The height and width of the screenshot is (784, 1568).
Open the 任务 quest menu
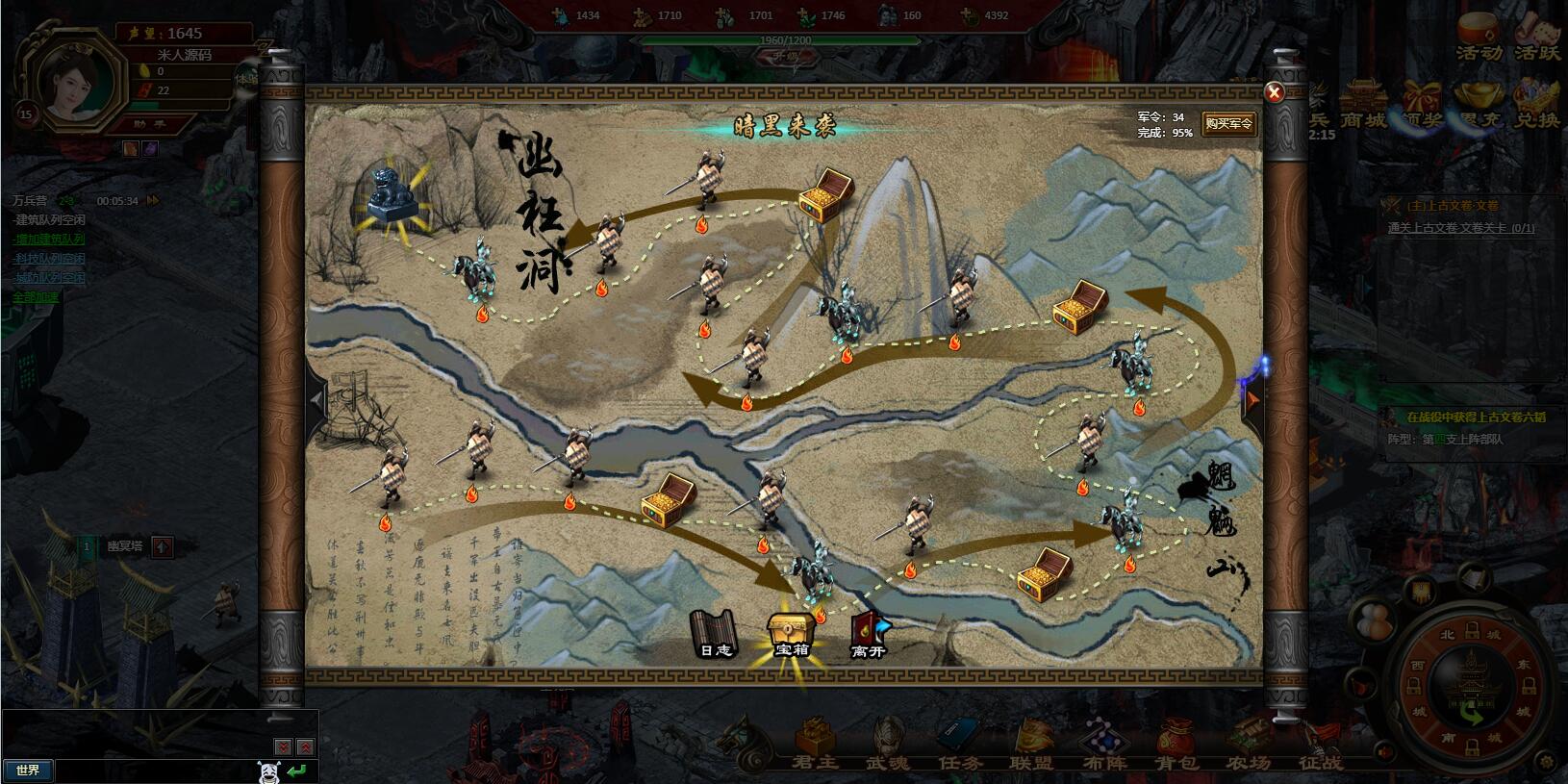[961, 747]
